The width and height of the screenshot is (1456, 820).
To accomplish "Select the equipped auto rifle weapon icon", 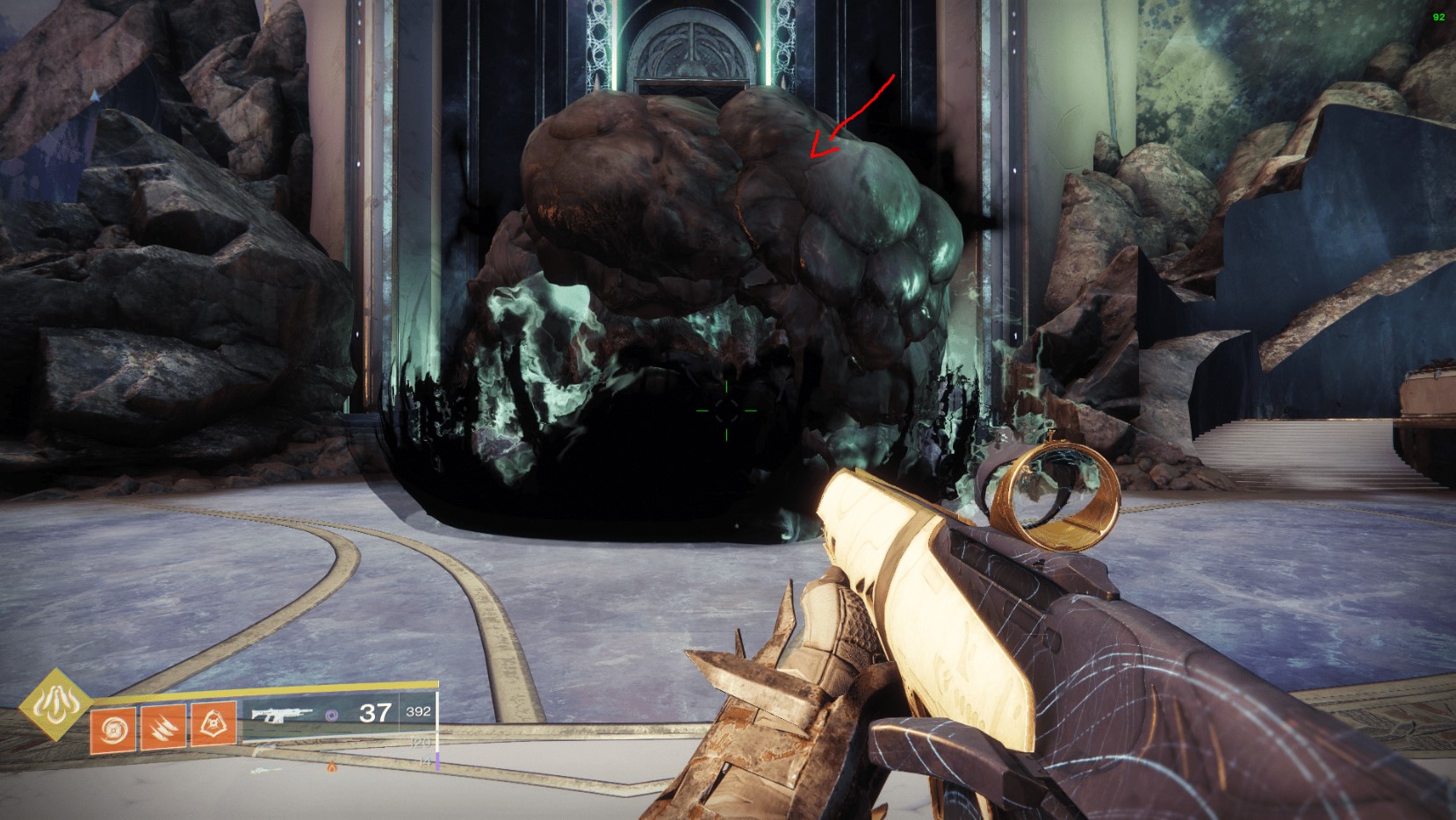I will tap(279, 711).
